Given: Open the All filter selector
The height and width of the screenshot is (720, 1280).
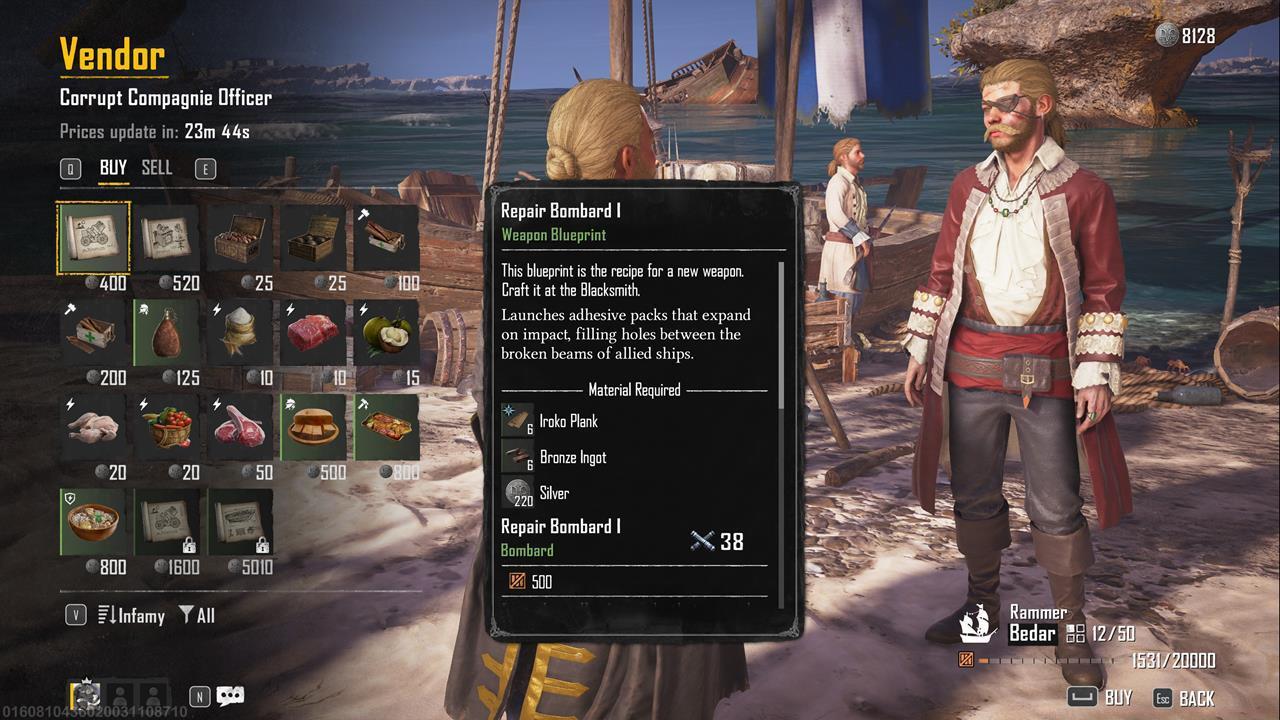Looking at the screenshot, I should pos(197,616).
